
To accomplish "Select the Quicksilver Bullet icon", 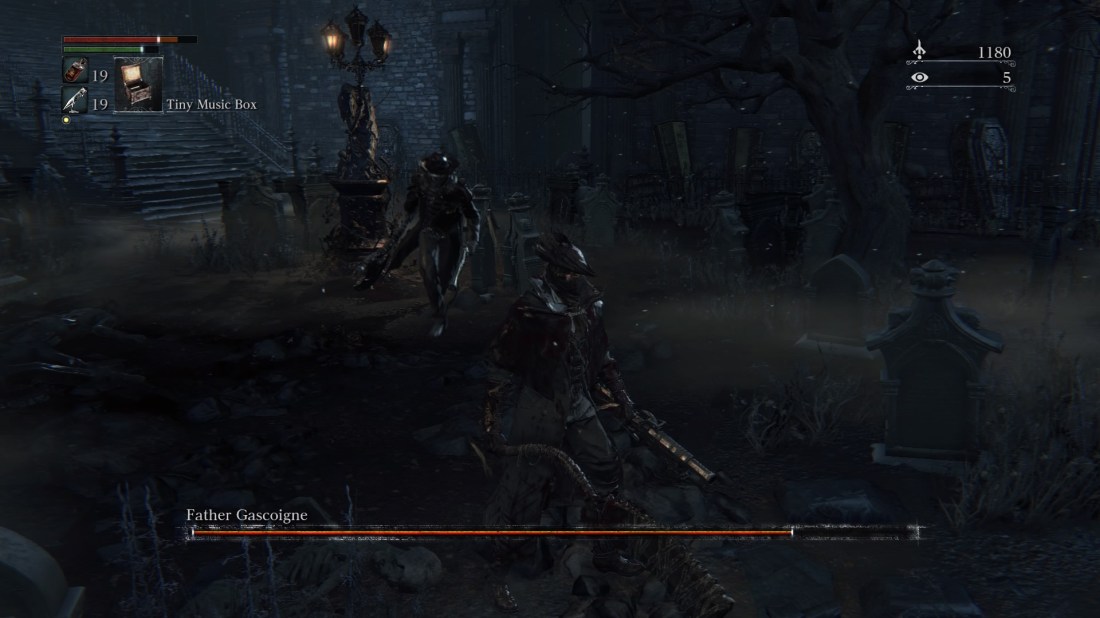I will coord(75,101).
